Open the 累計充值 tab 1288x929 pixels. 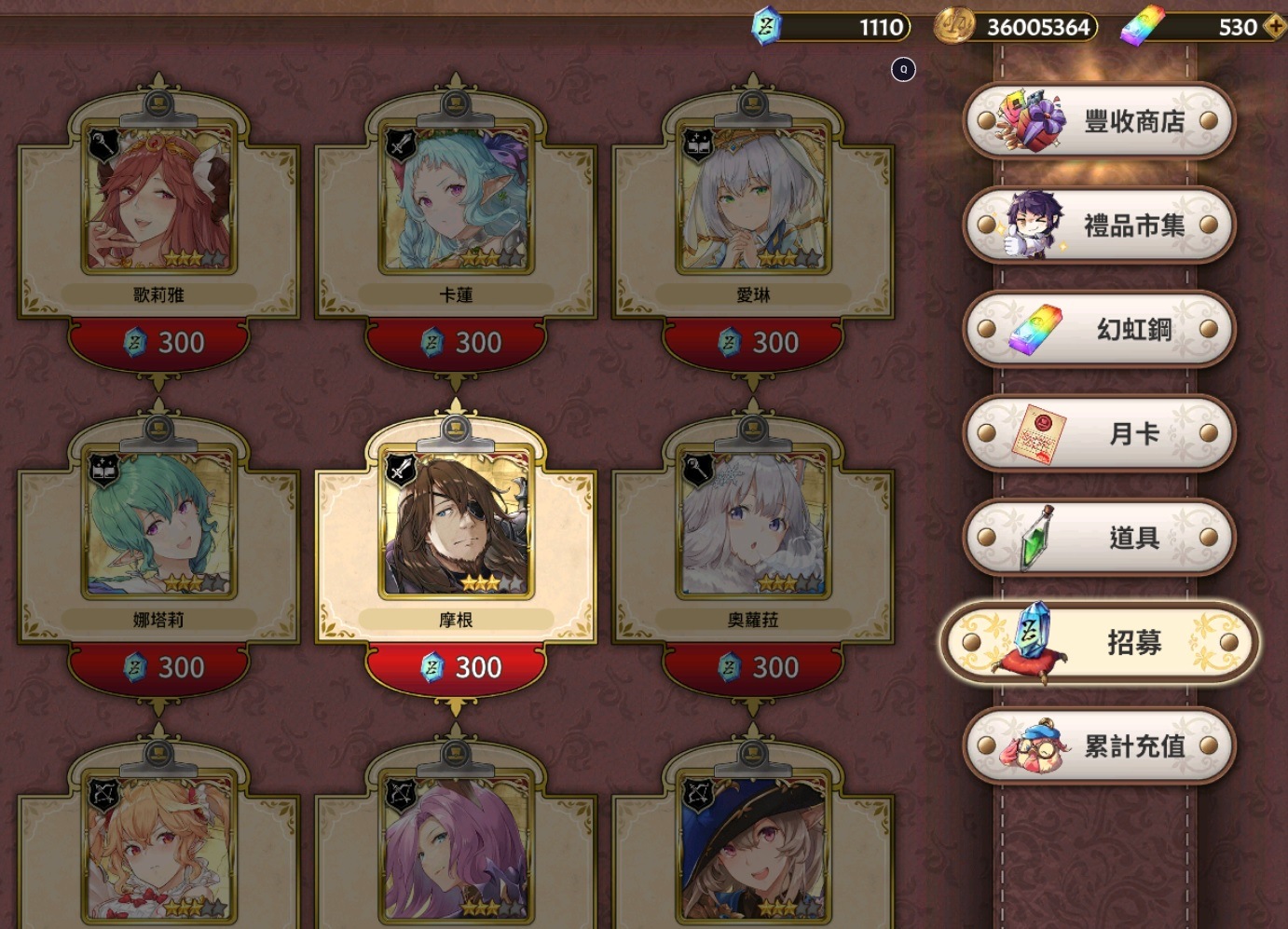click(1100, 746)
